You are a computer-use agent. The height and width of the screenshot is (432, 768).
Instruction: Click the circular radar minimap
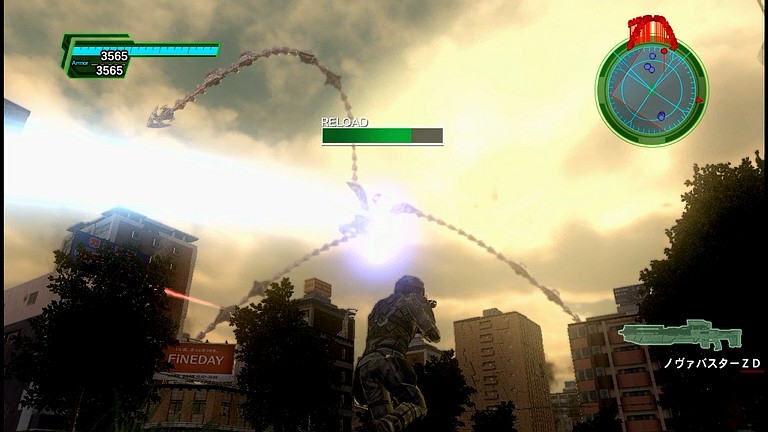pos(651,82)
